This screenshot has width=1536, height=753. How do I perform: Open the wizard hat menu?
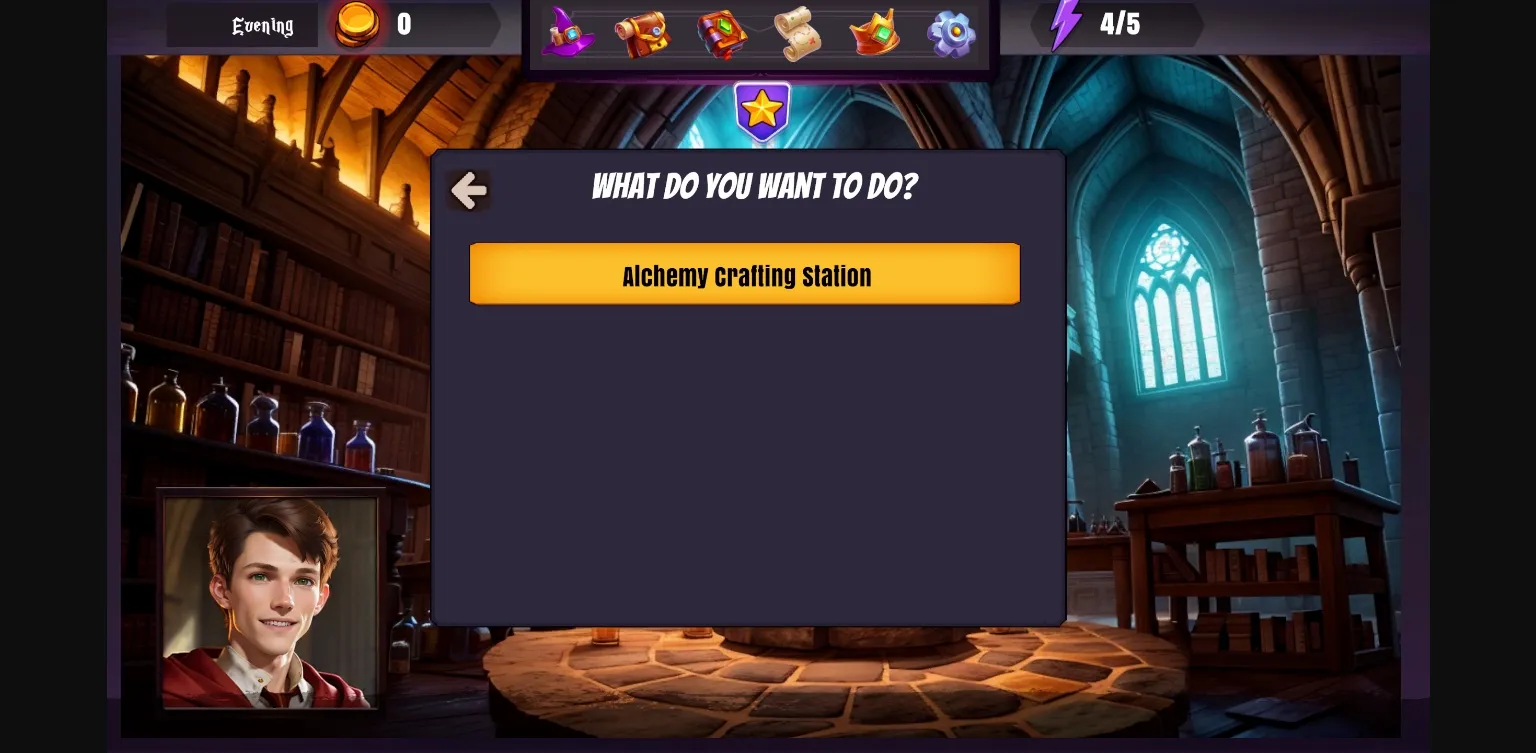click(568, 33)
